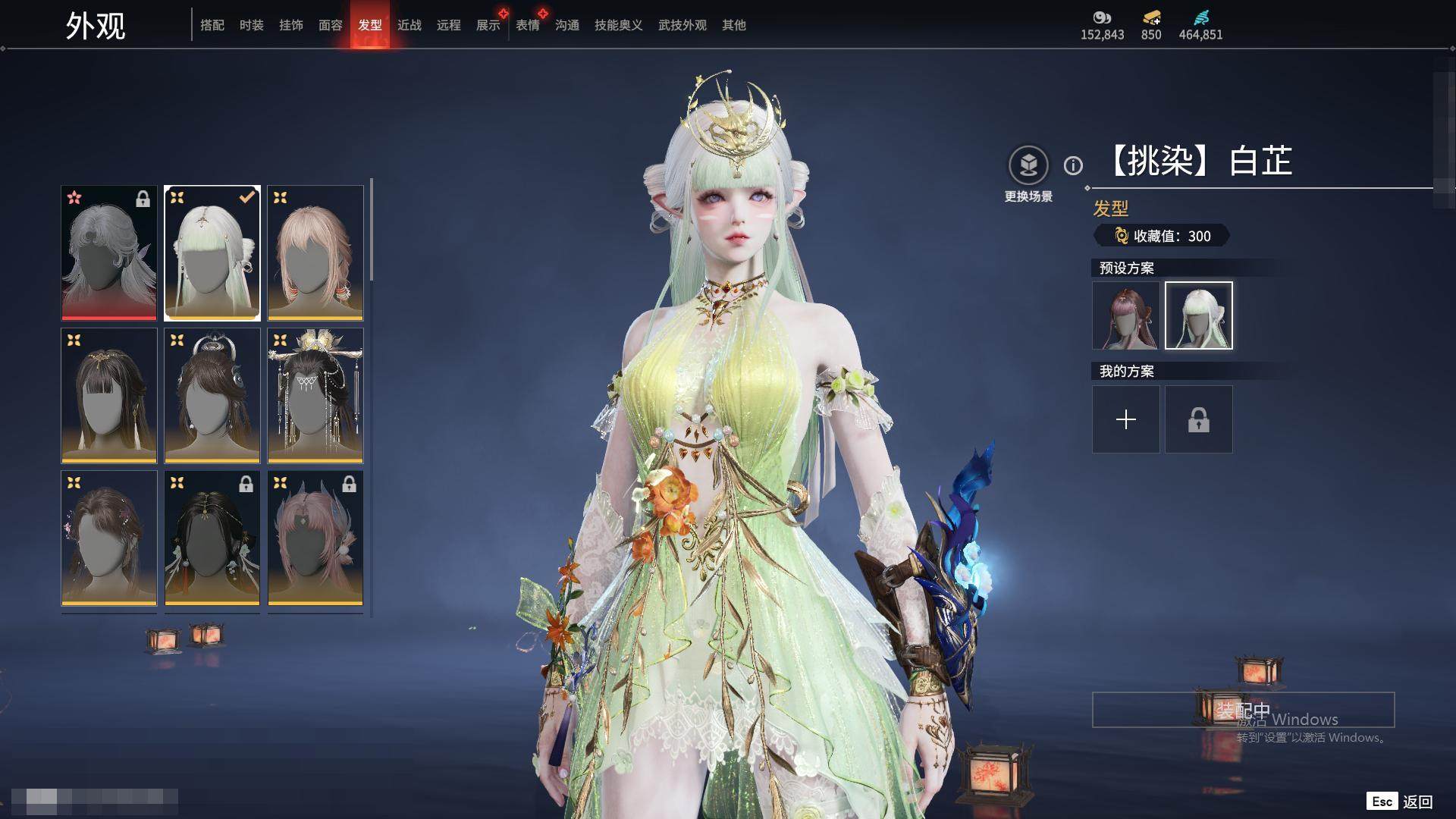
Task: Select the 技能奥义 tab
Action: [x=619, y=25]
